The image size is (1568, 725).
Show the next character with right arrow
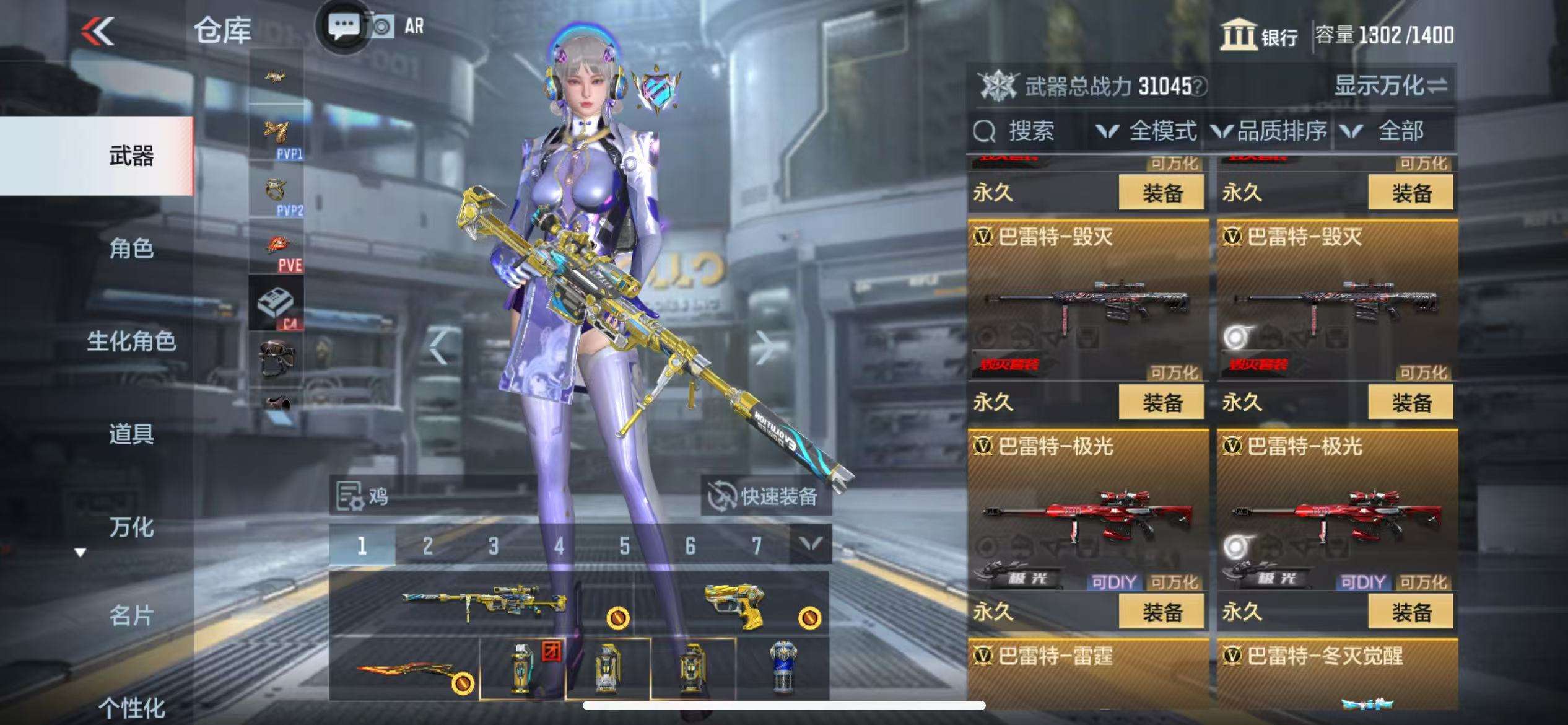(765, 347)
